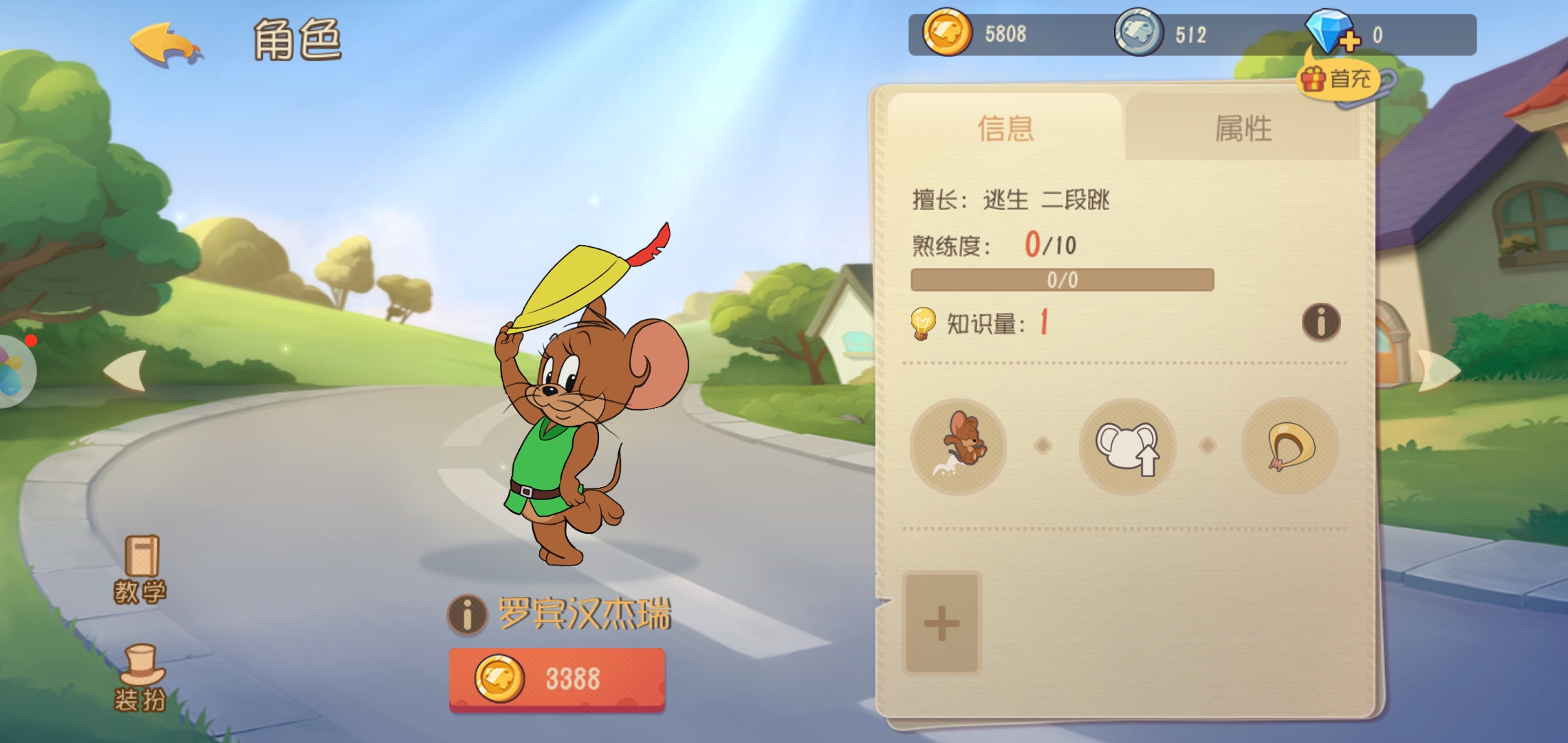This screenshot has height=743, width=1568.
Task: Select the ear upgrade skill icon
Action: (x=1127, y=446)
